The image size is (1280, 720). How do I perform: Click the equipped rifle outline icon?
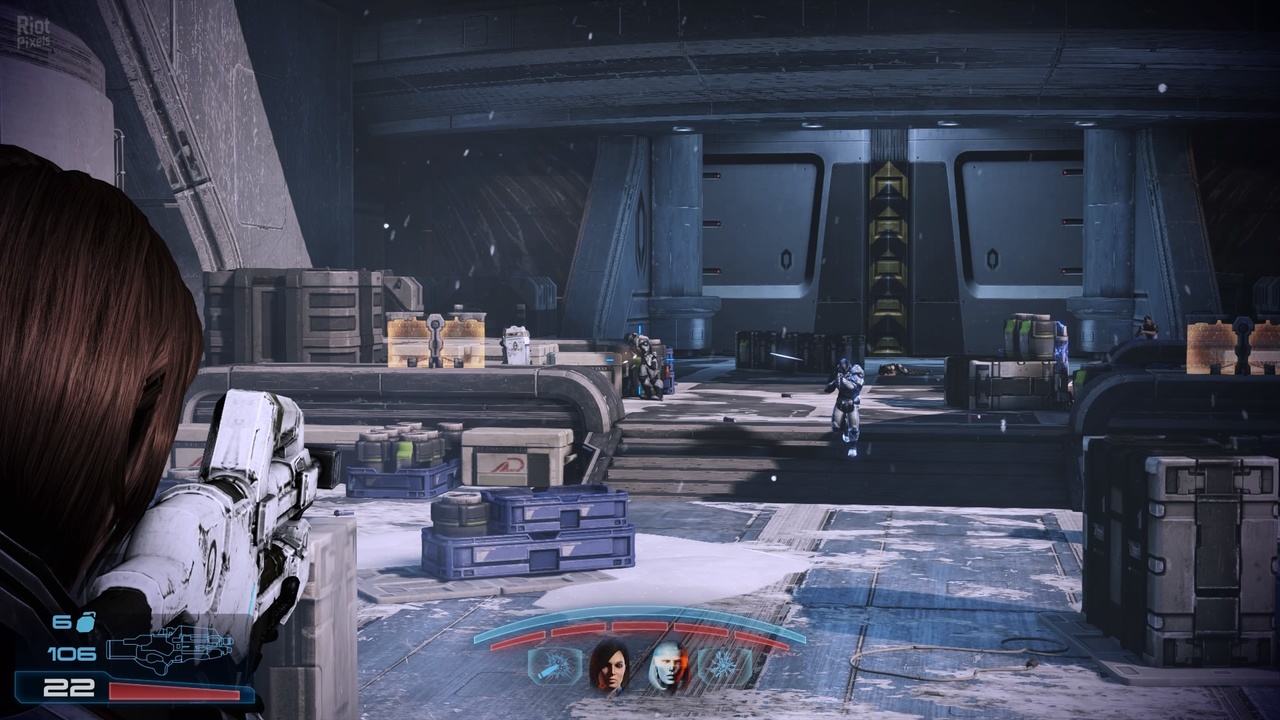[x=169, y=648]
